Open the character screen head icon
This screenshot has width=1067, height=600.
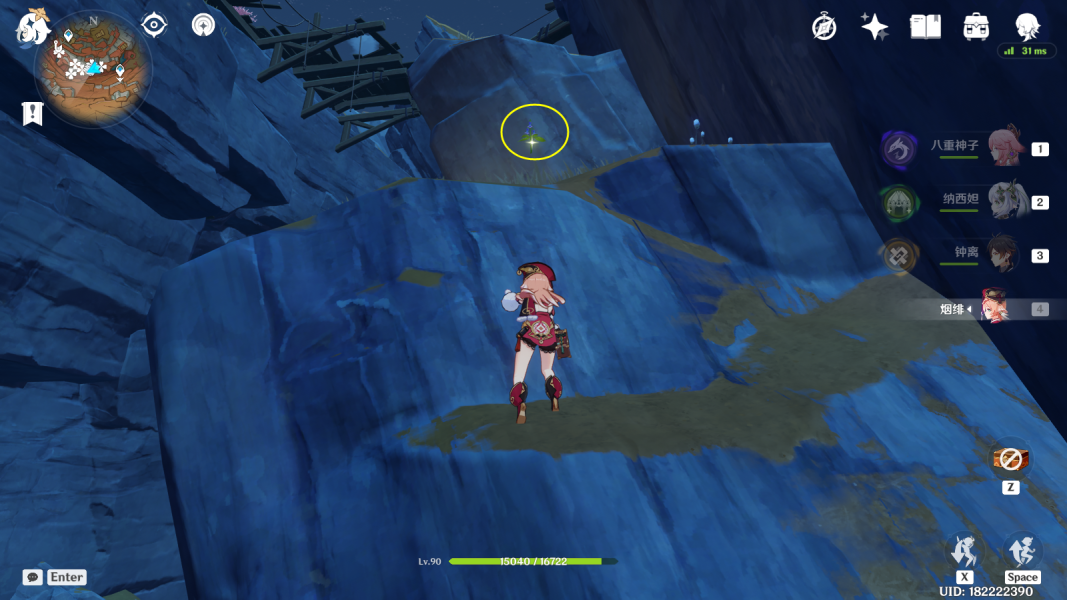pos(1027,26)
